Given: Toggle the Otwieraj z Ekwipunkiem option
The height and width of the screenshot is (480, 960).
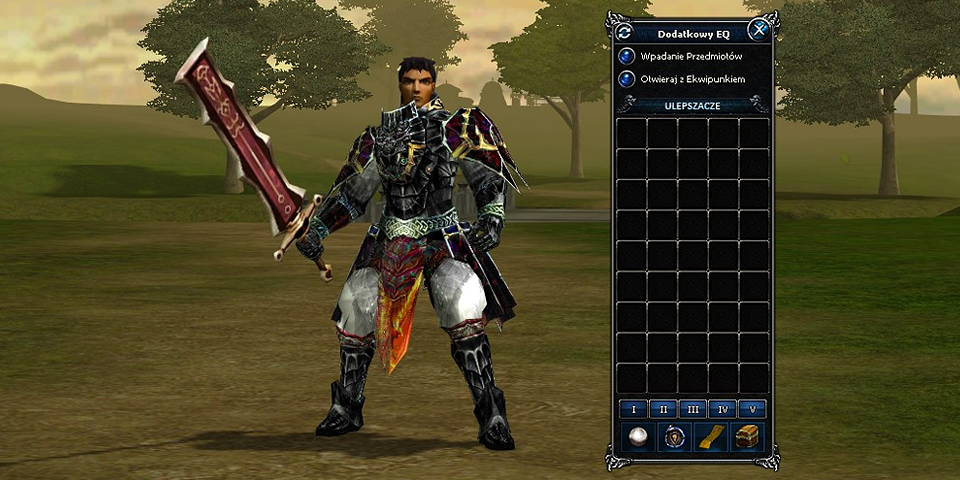Looking at the screenshot, I should coord(628,78).
